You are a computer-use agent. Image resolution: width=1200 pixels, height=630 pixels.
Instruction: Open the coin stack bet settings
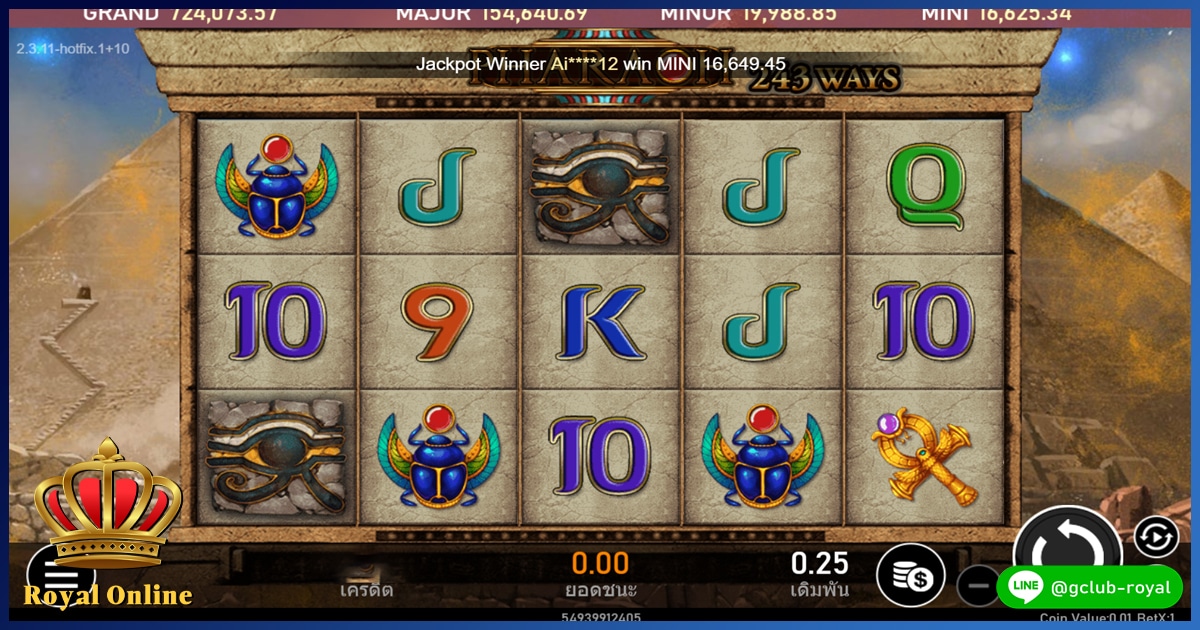point(910,577)
